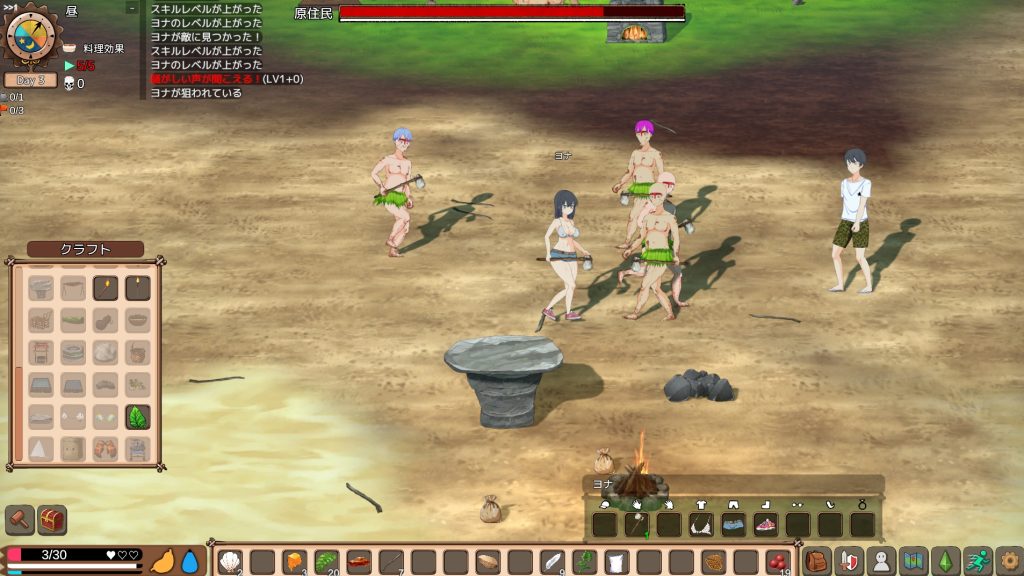Open the backpack inventory
The image size is (1024, 576).
click(817, 561)
